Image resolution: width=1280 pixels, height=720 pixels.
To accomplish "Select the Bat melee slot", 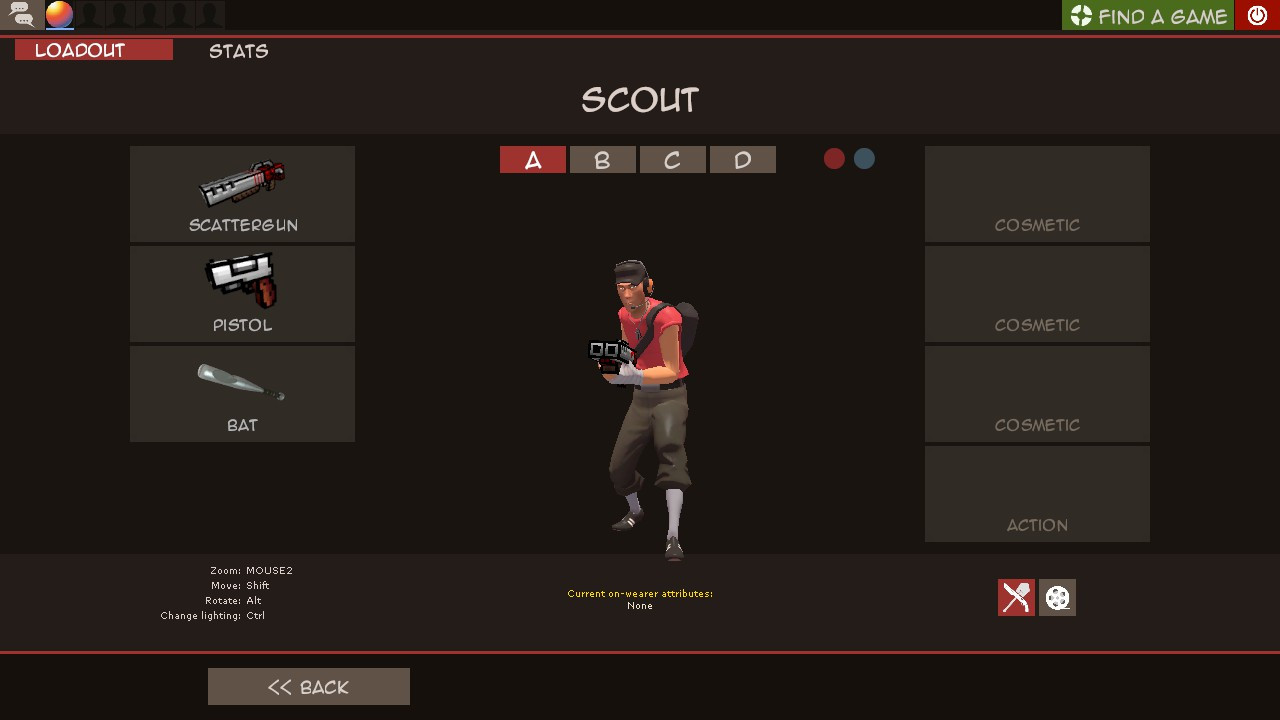I will [242, 393].
